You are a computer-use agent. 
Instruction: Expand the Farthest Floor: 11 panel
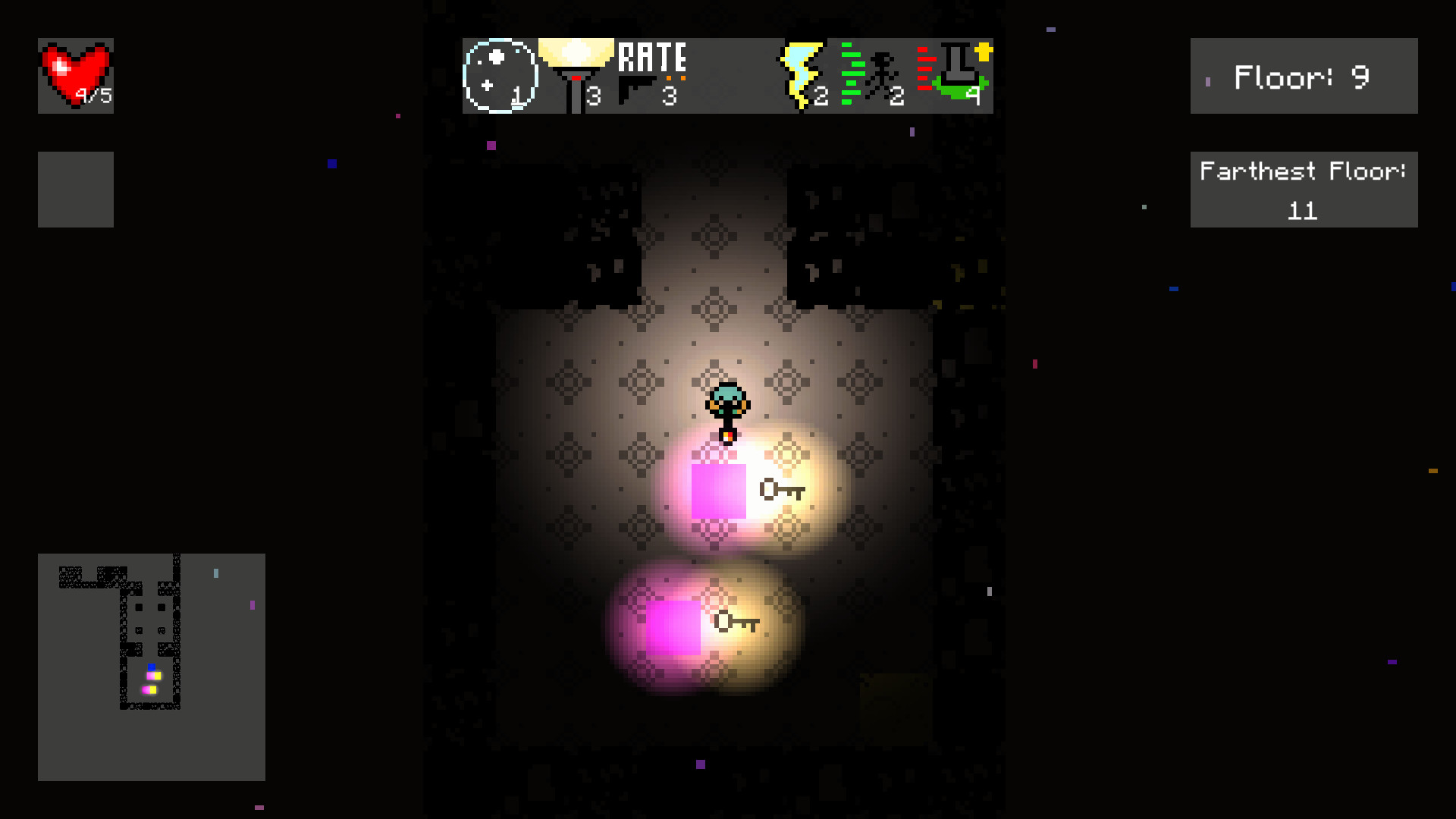(1303, 189)
